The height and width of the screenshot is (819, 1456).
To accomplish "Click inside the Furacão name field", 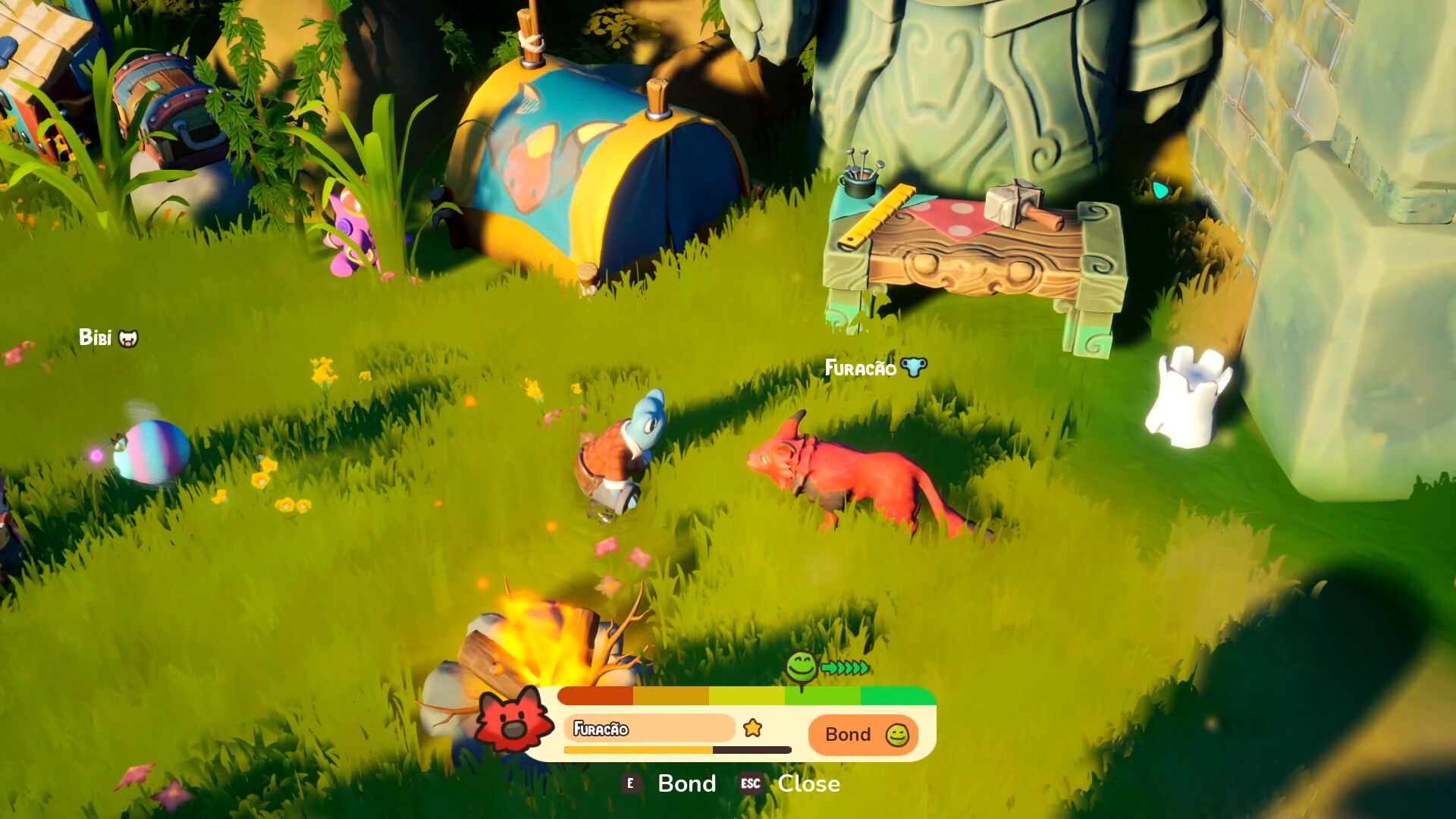I will pyautogui.click(x=648, y=728).
